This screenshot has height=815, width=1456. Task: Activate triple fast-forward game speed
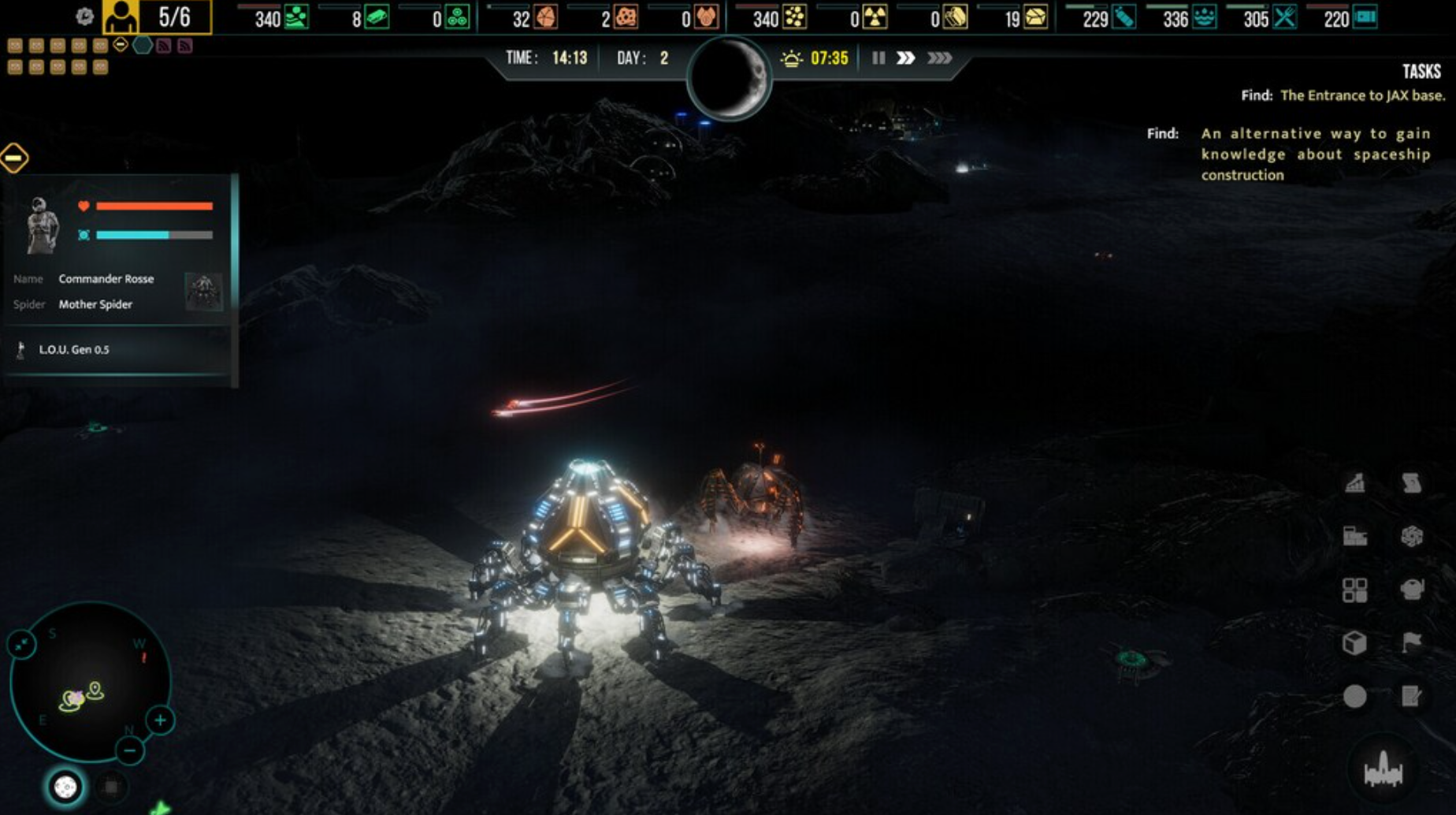coord(940,58)
